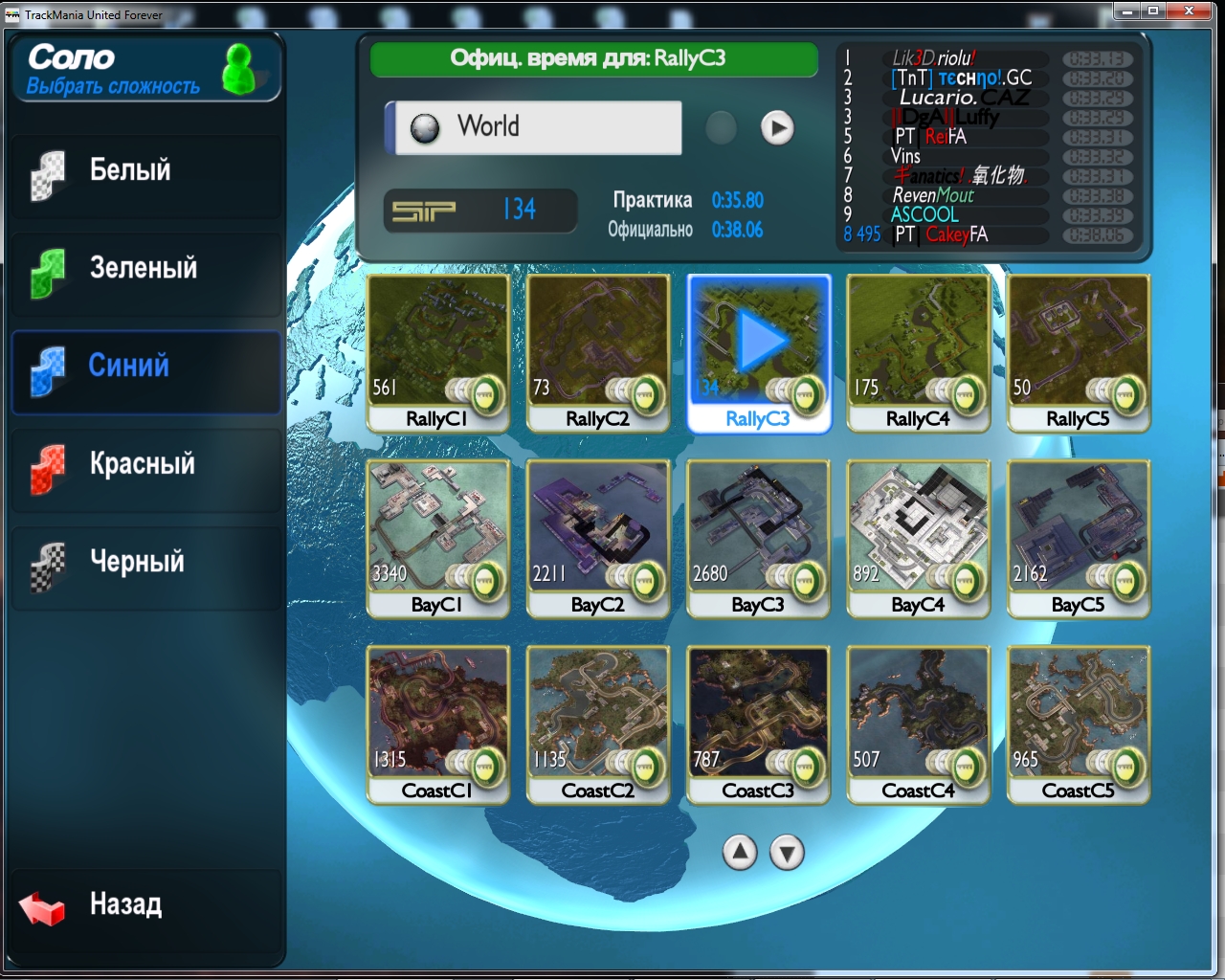Minimize the TrackMania United Forever window
The image size is (1225, 980).
click(1127, 11)
